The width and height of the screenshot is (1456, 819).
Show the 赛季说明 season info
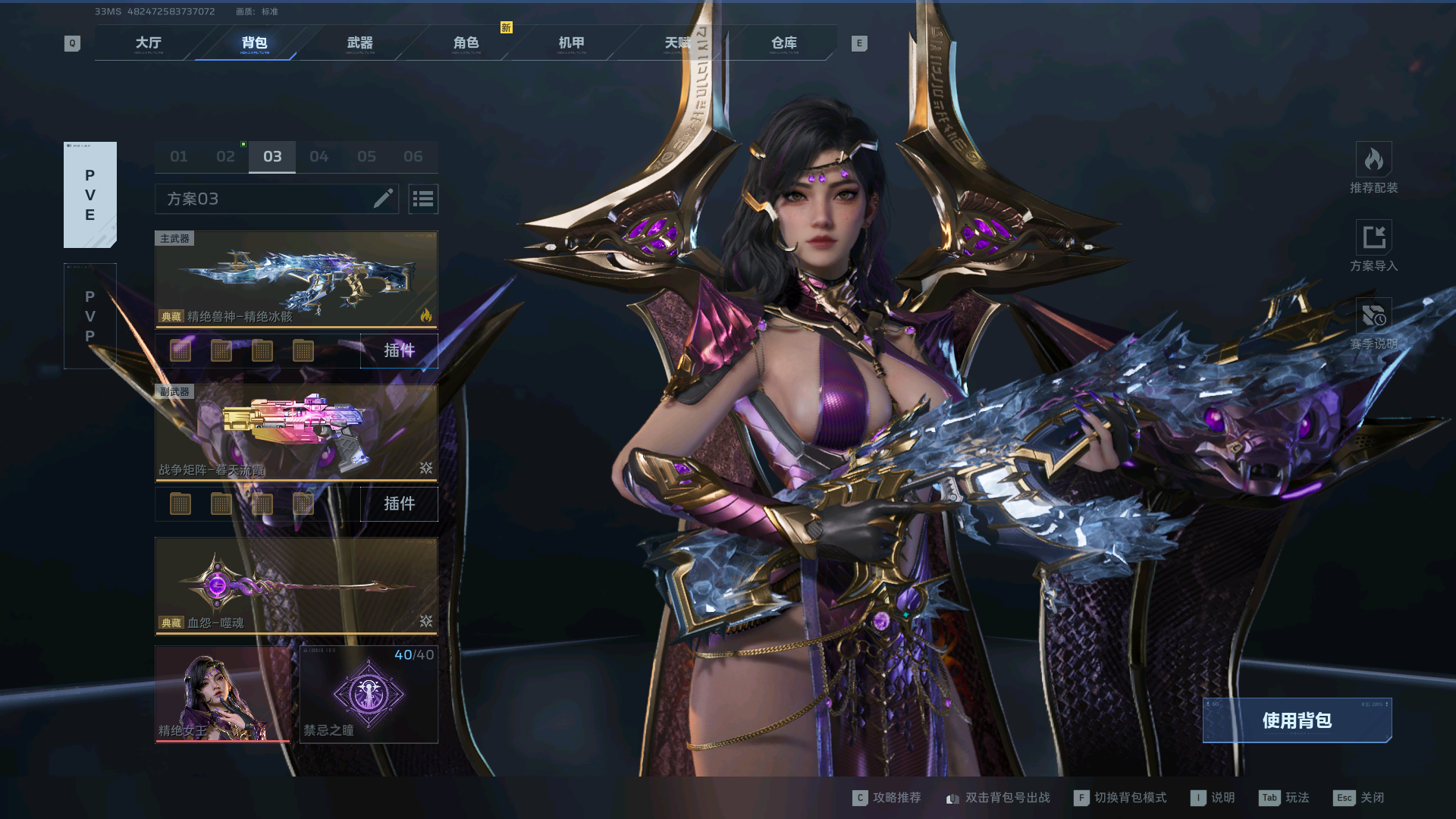coord(1373,324)
